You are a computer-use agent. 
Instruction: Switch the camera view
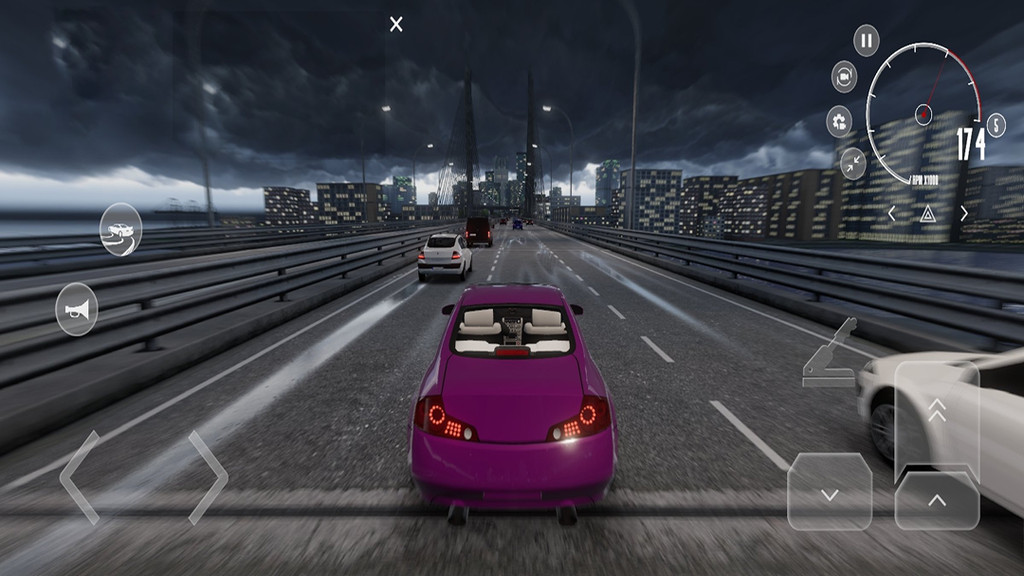844,77
